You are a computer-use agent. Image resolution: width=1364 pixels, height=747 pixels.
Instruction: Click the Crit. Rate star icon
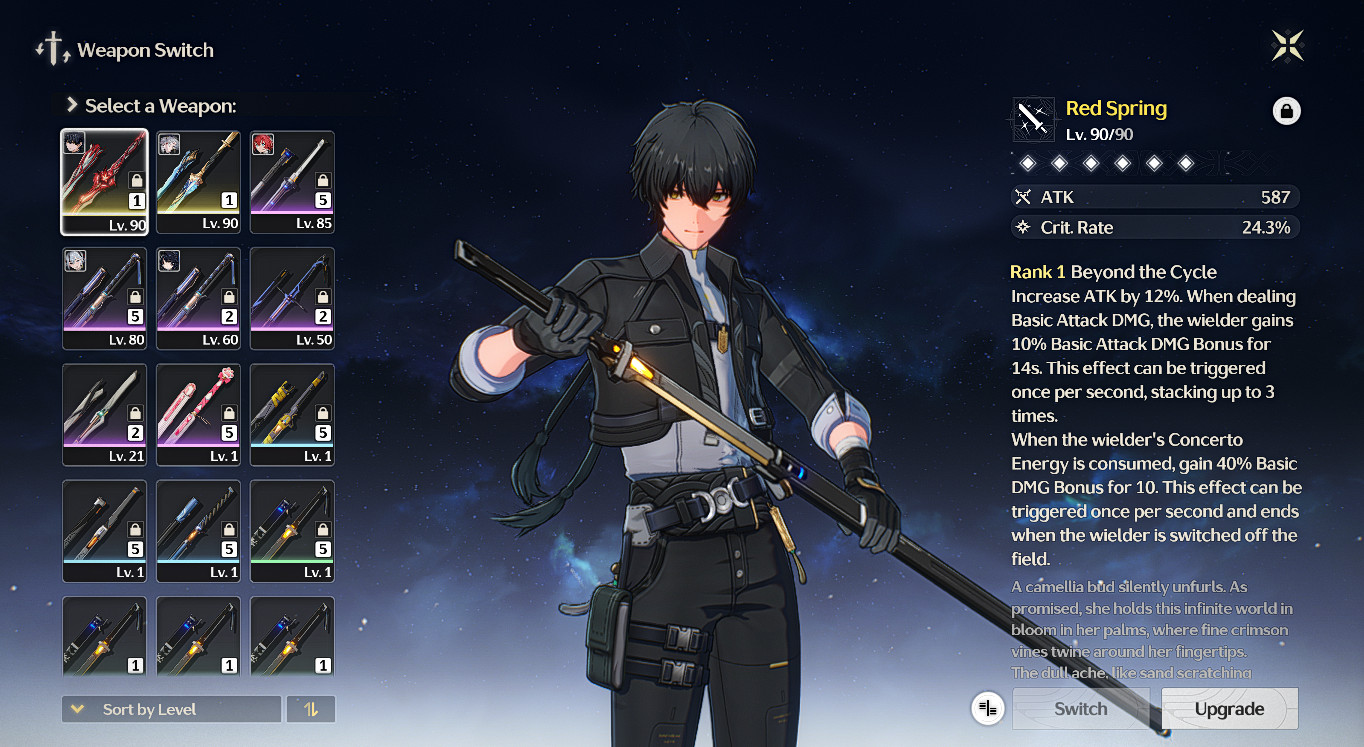(1022, 227)
